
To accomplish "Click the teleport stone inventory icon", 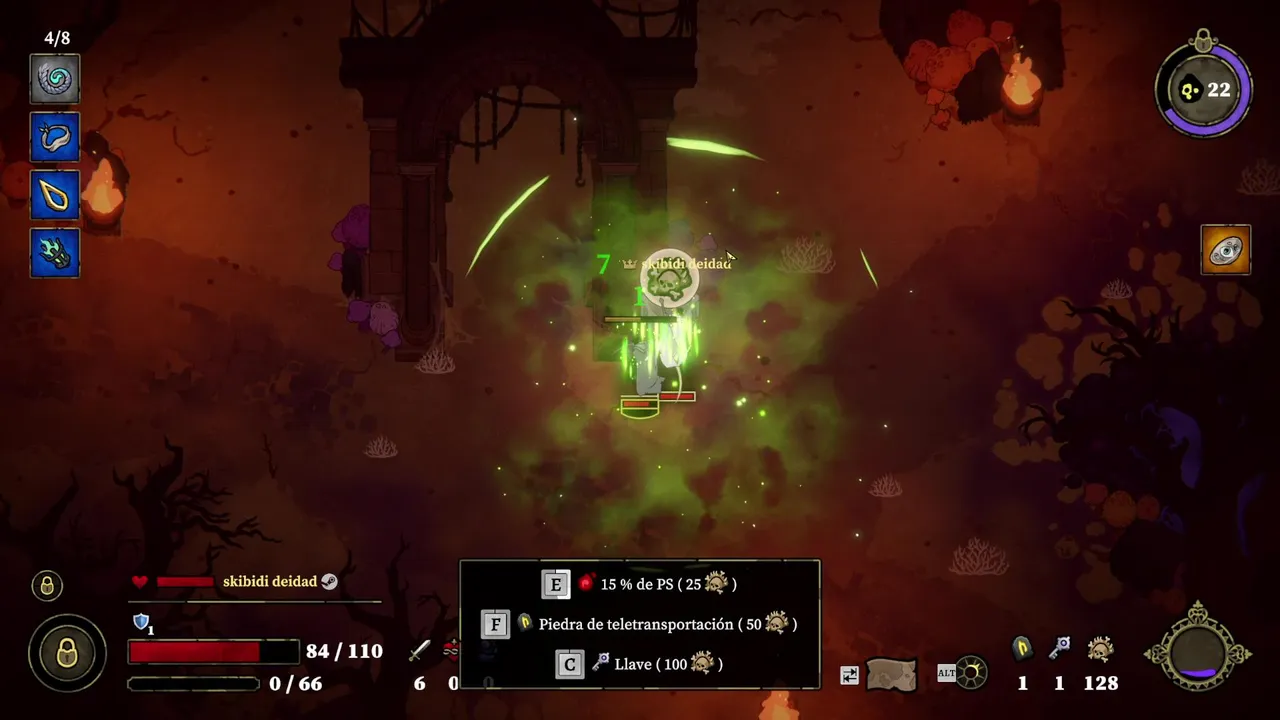I will [x=1022, y=650].
